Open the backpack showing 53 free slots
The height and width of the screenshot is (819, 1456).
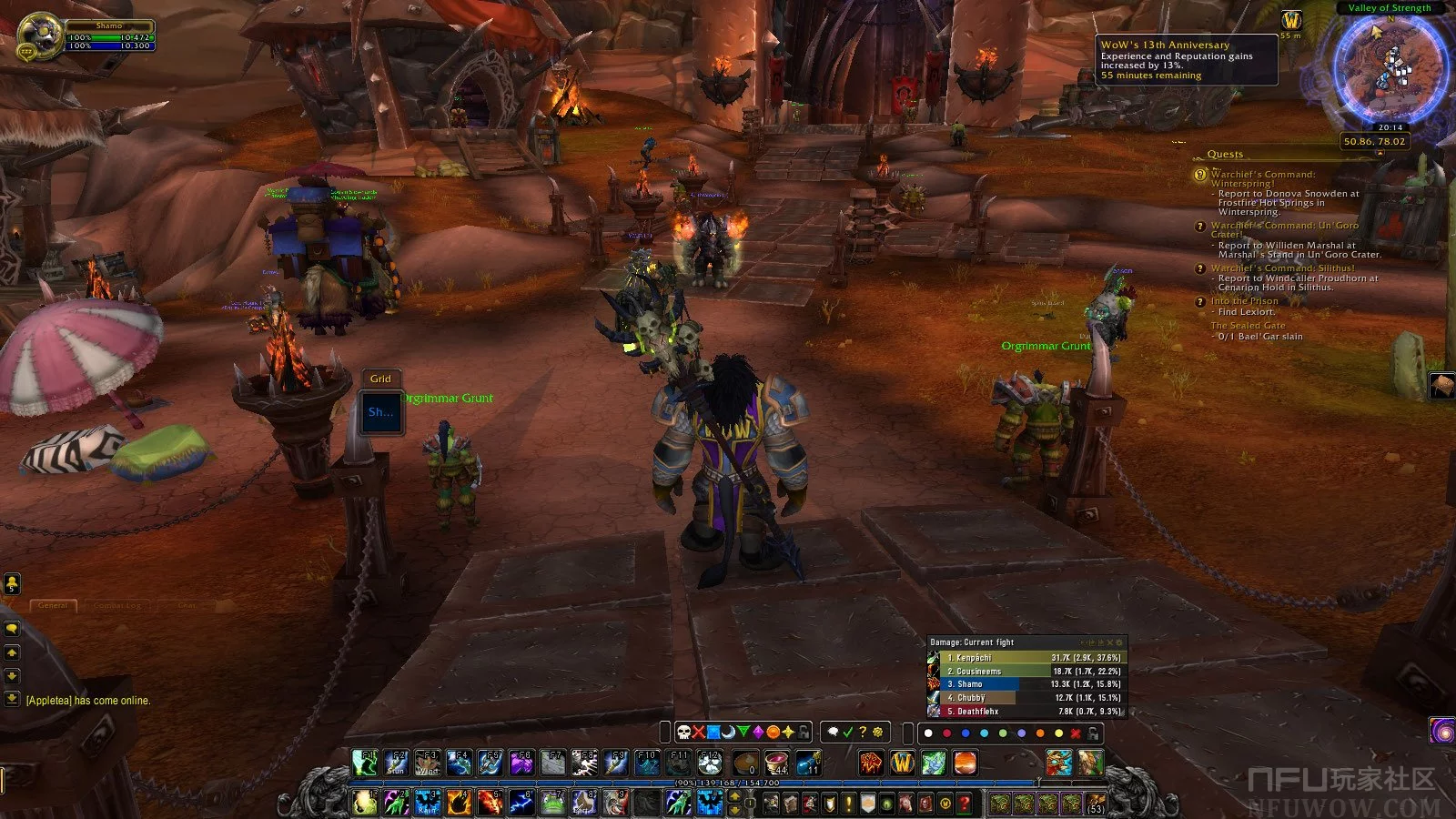(x=1095, y=804)
